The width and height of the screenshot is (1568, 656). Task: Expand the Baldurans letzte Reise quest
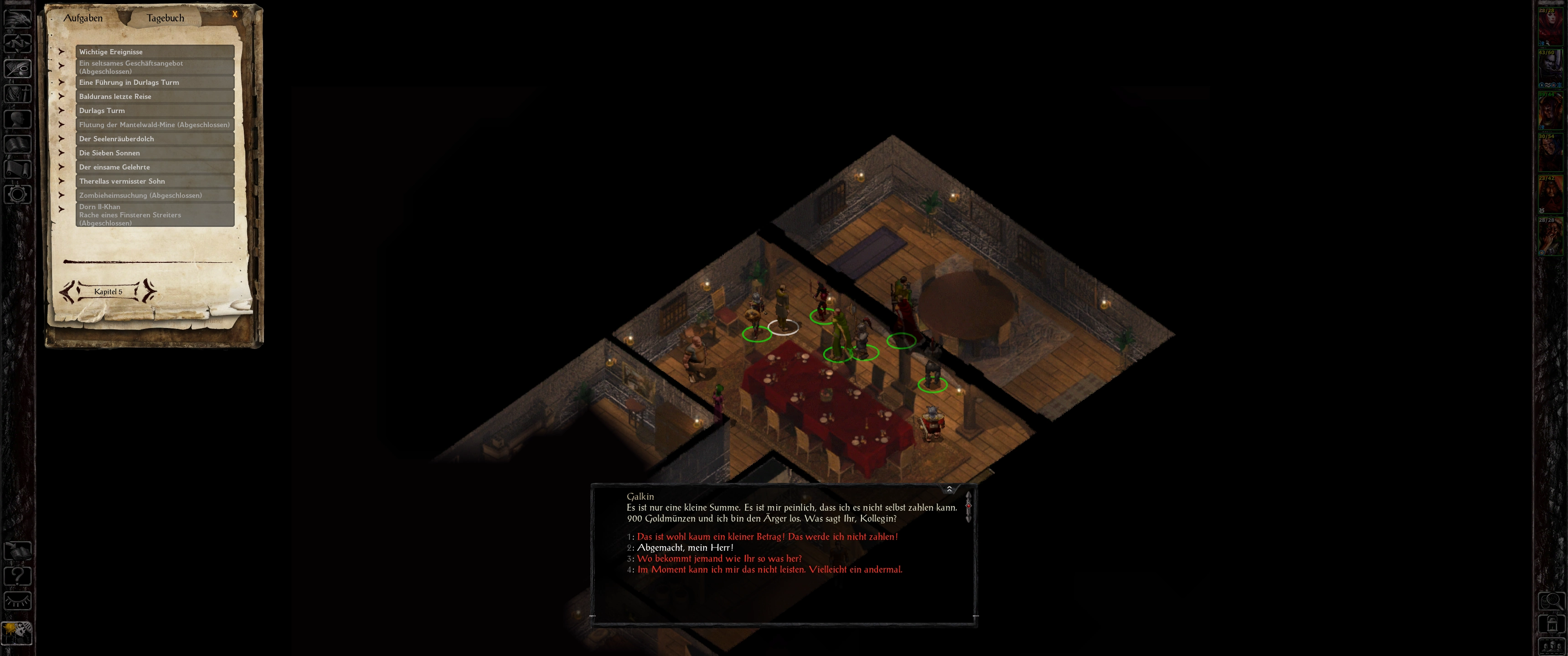(155, 96)
